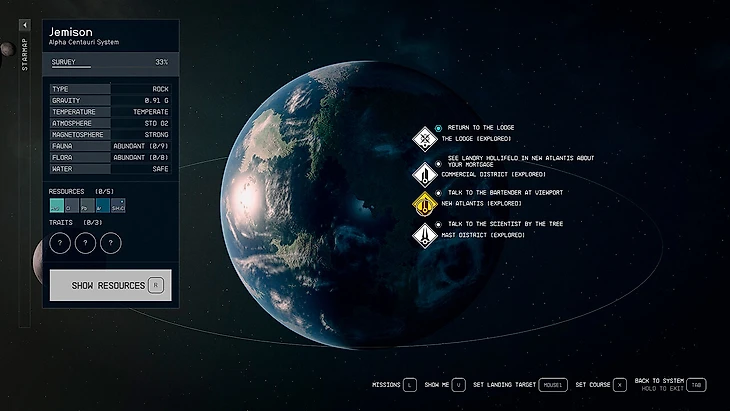Select the lead (Pb) resource tile
This screenshot has height=411, width=730.
click(88, 206)
